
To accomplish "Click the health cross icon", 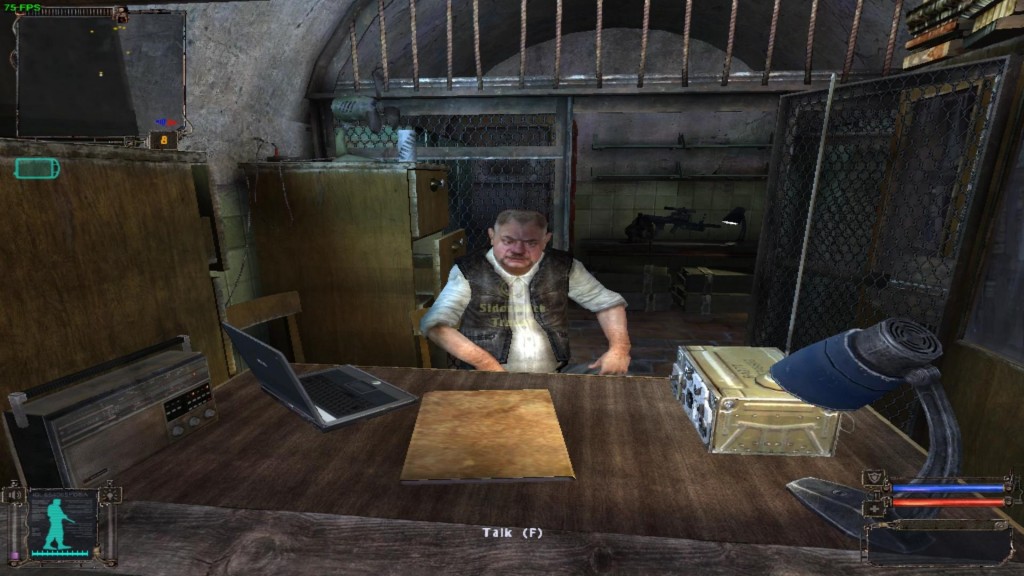I will (875, 507).
